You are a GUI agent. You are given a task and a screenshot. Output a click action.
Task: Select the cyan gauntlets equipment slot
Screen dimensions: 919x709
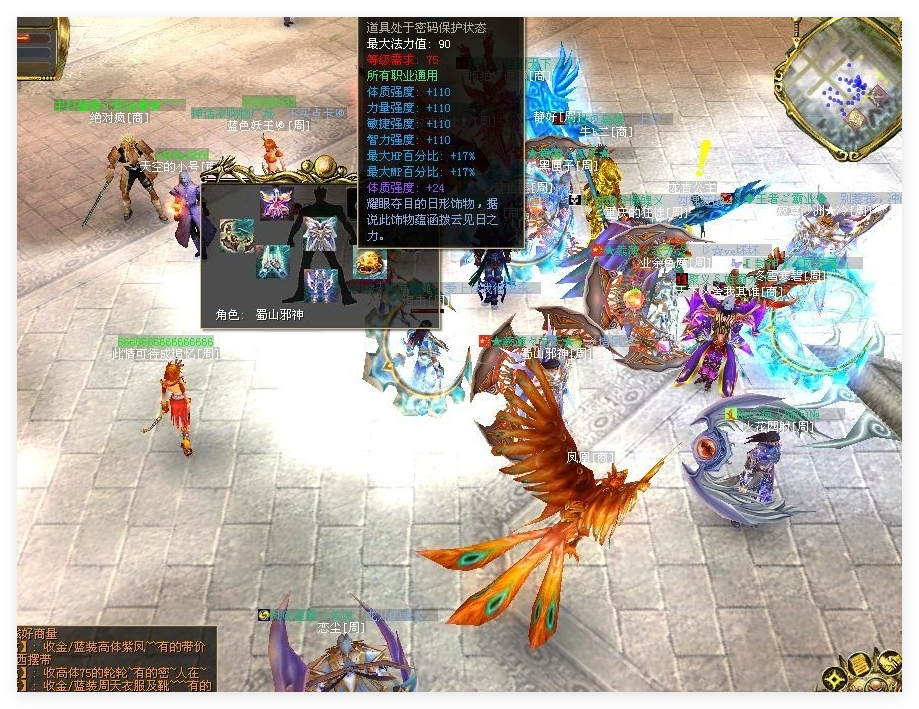[x=272, y=263]
